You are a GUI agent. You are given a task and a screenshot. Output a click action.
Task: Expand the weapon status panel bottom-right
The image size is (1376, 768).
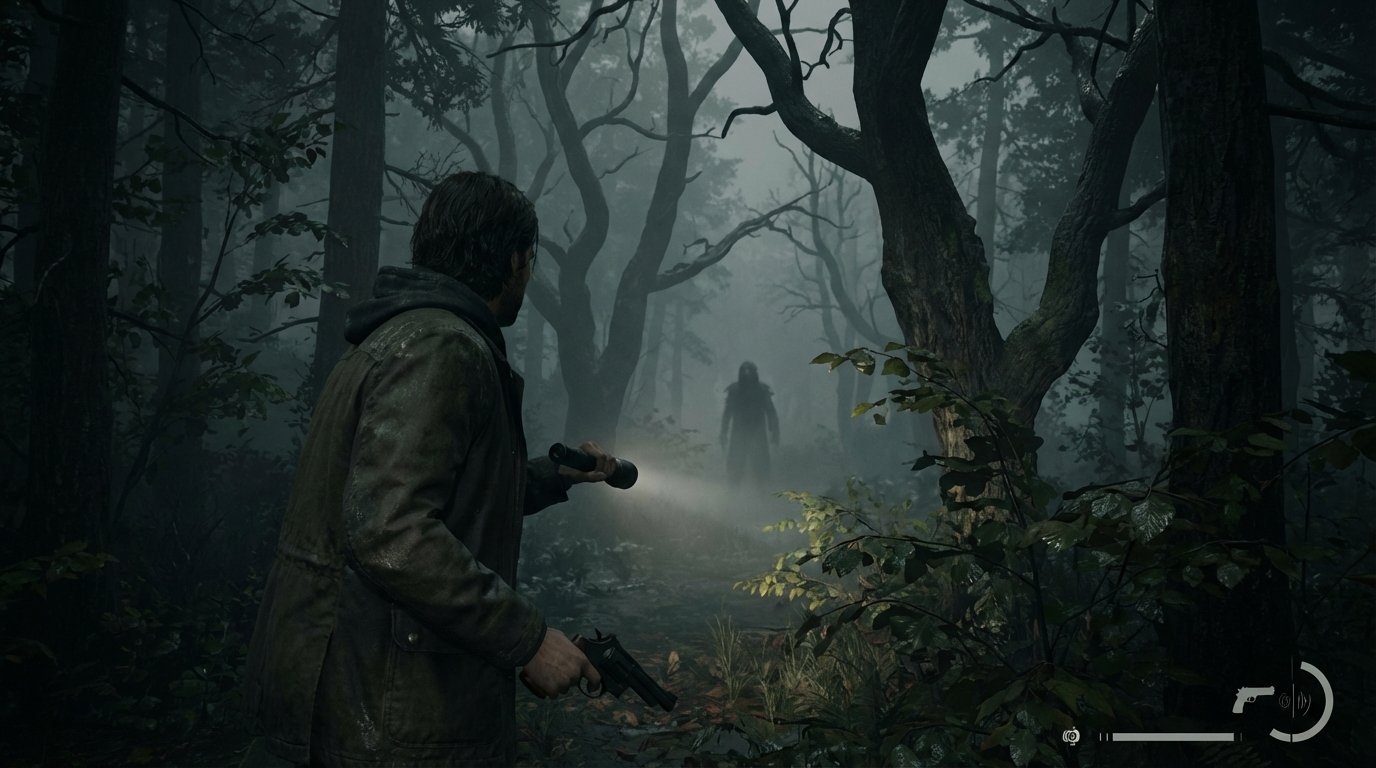click(1290, 700)
